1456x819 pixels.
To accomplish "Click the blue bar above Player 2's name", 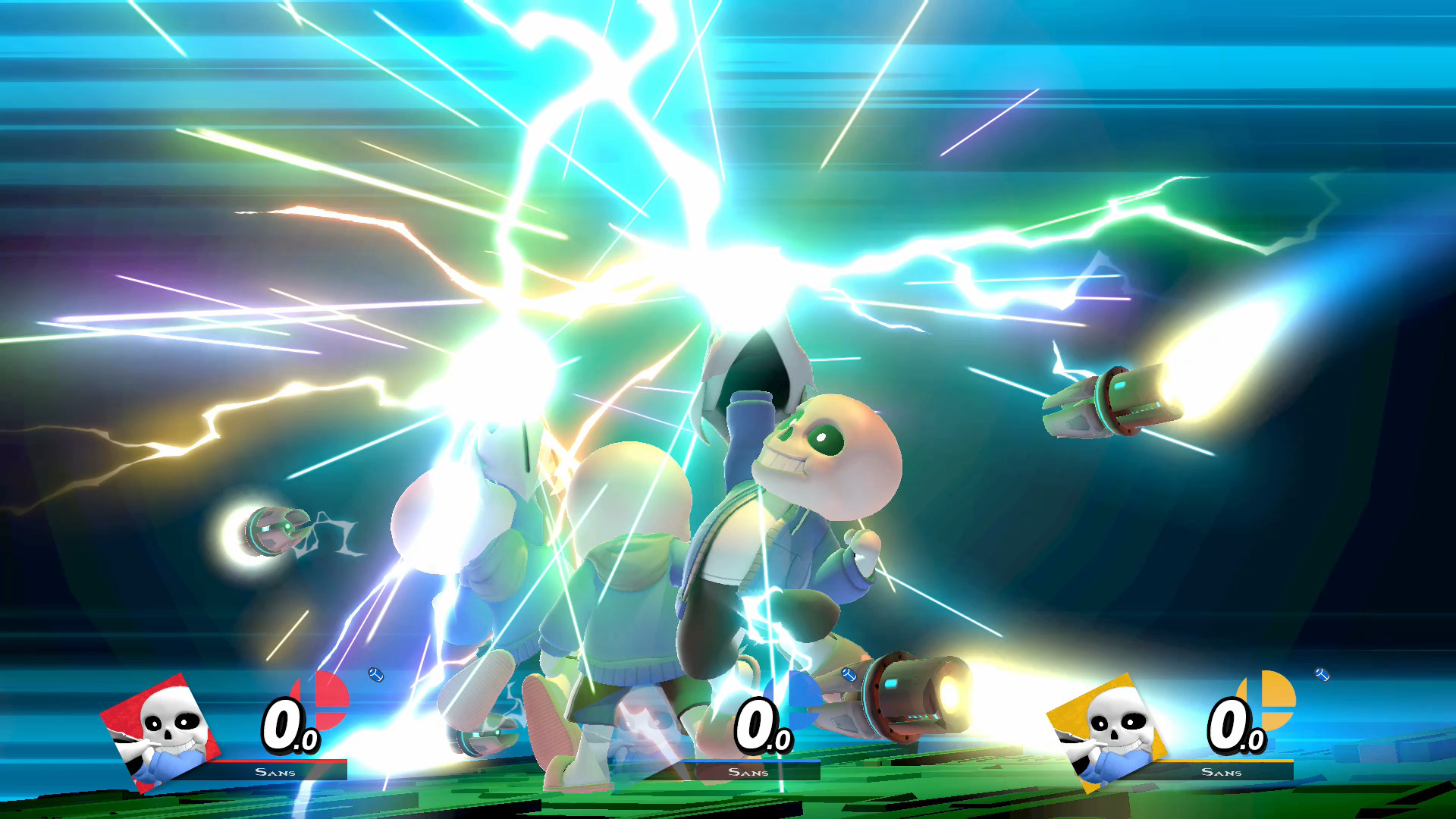I will [x=751, y=762].
